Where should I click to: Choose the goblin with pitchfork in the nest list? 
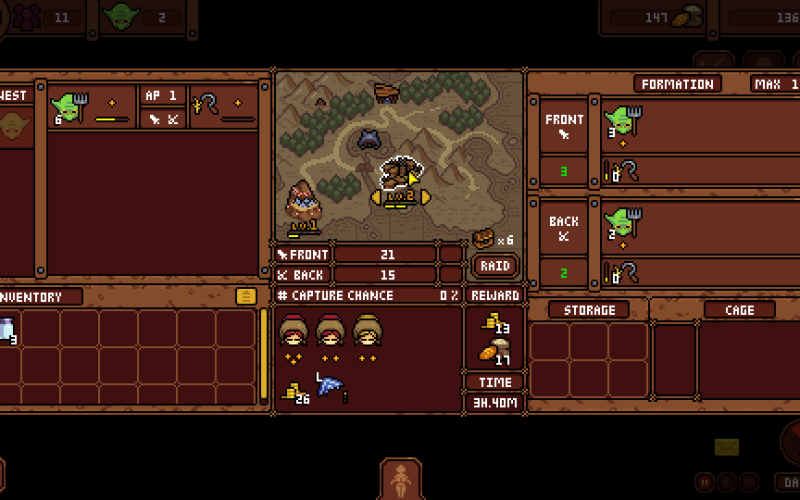[x=72, y=105]
